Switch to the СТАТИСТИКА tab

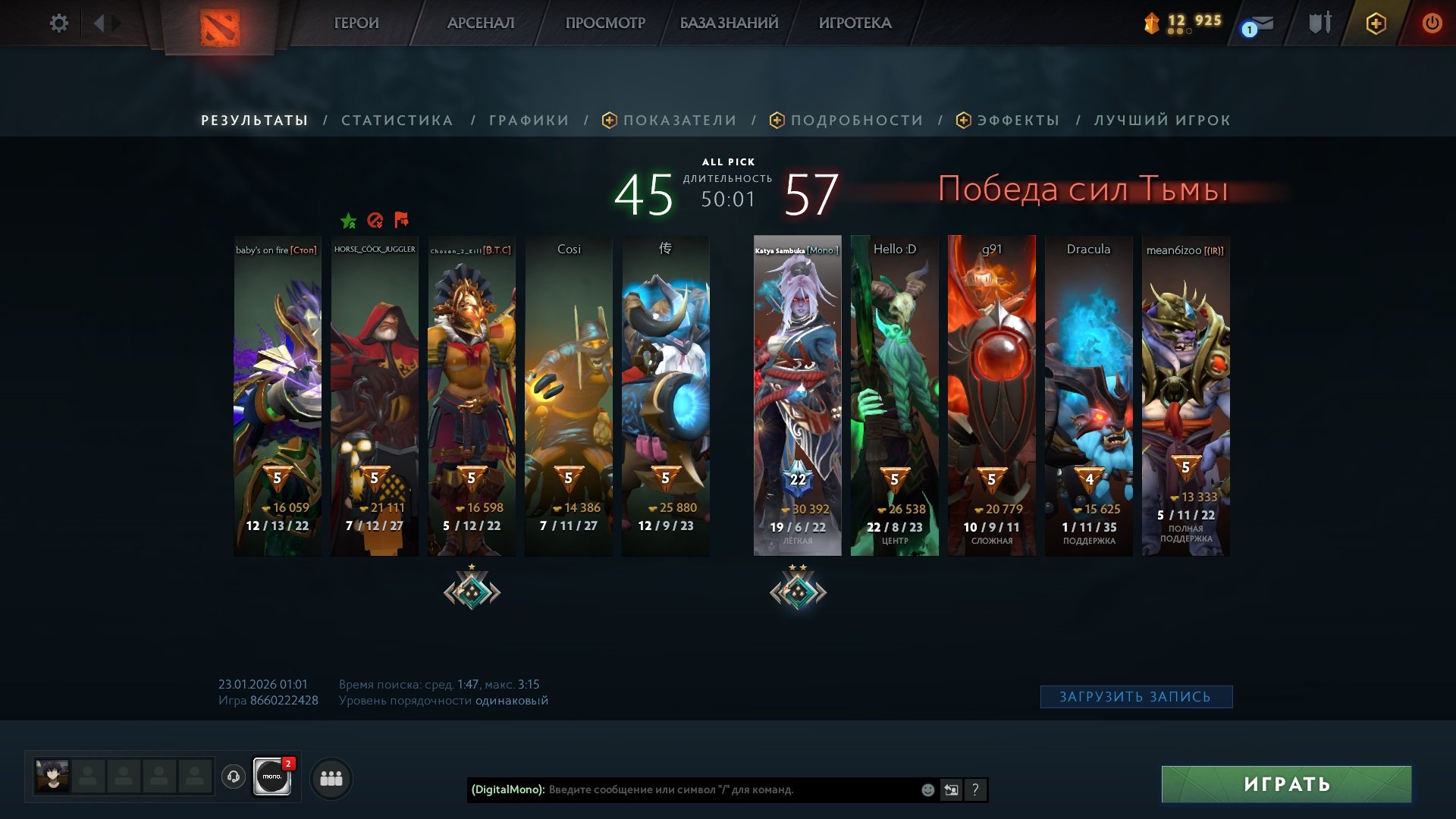tap(397, 120)
